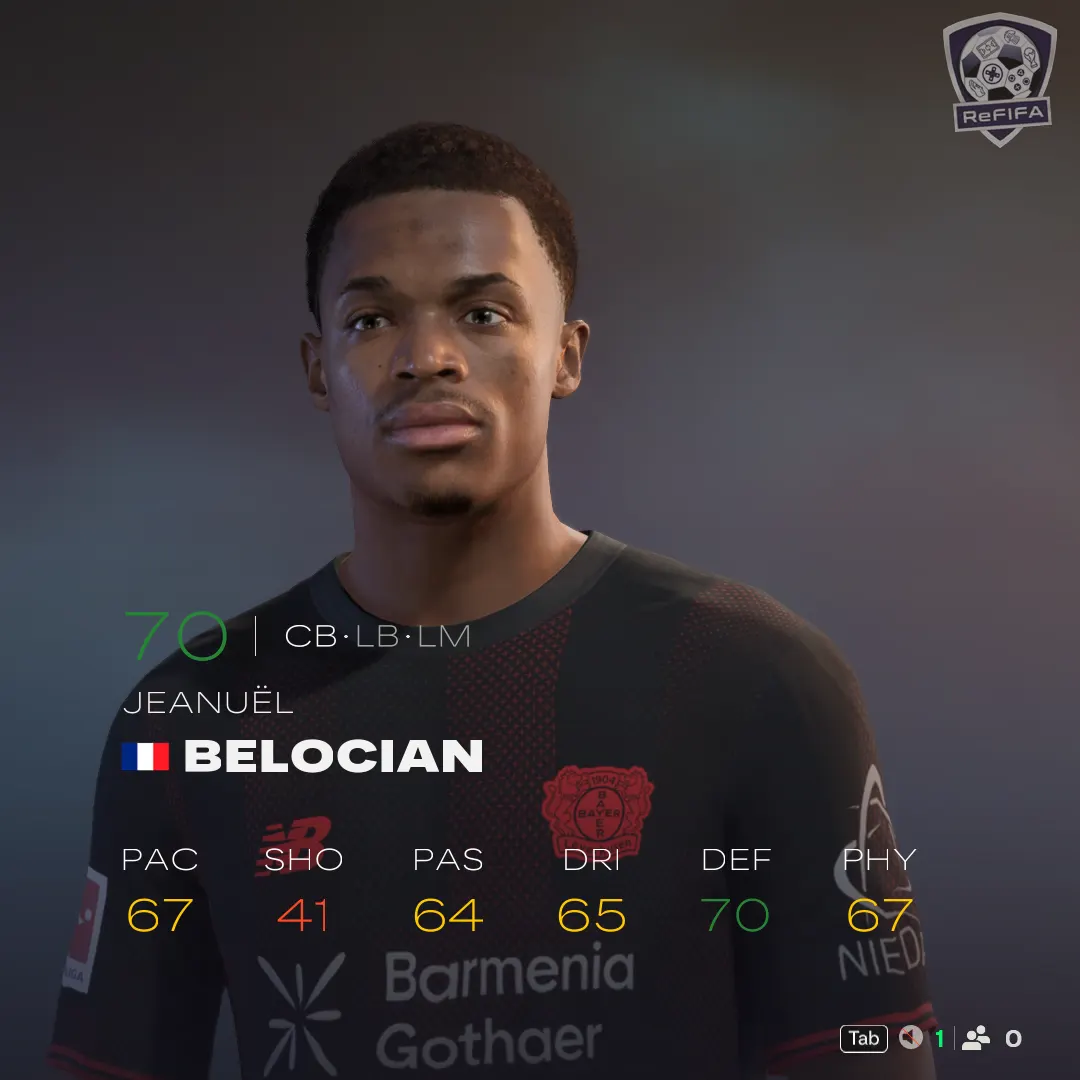Click the muted speaker voice chat icon
Viewport: 1080px width, 1080px height.
coord(910,1038)
